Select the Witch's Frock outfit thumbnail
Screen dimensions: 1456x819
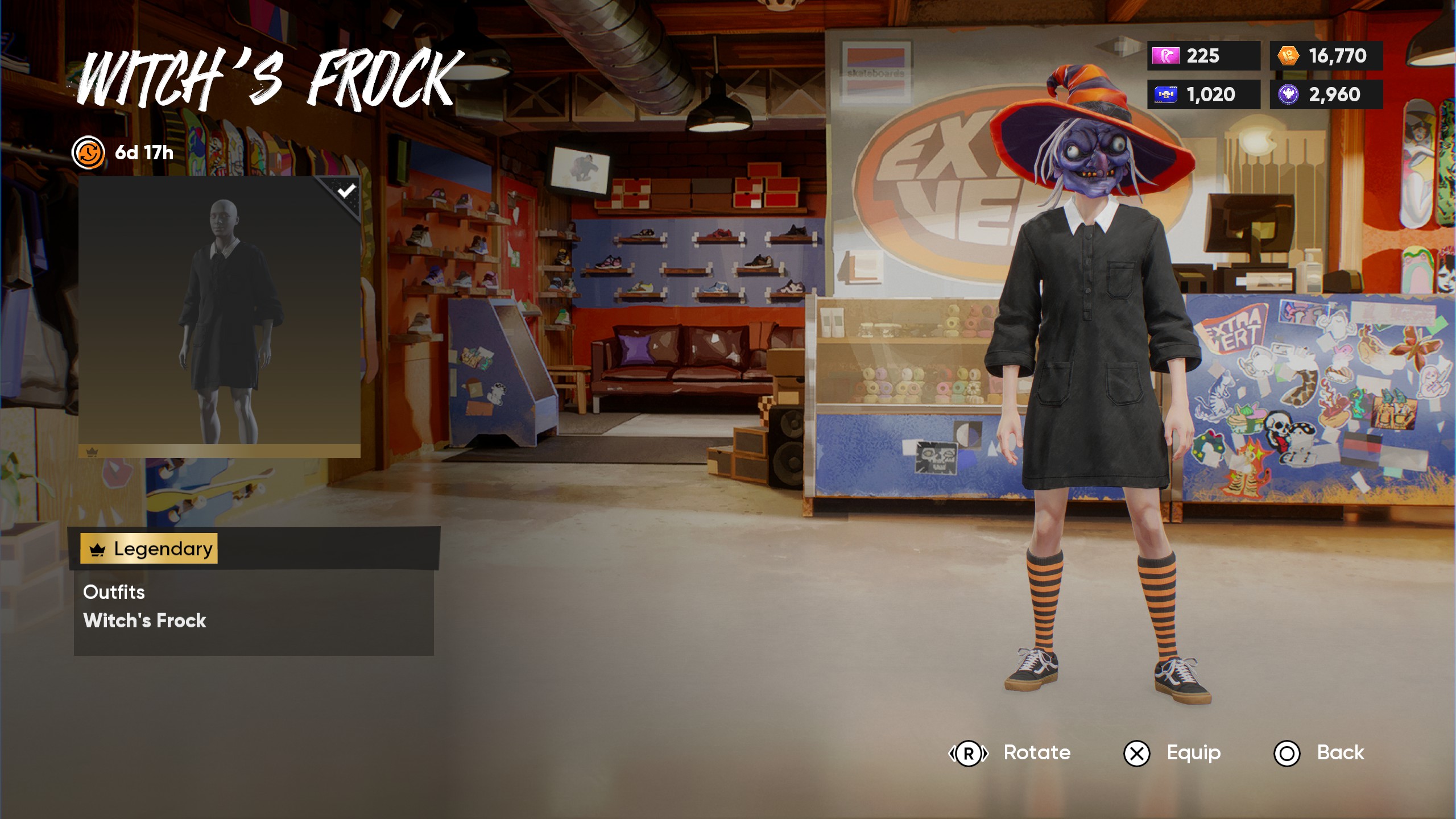tap(220, 316)
